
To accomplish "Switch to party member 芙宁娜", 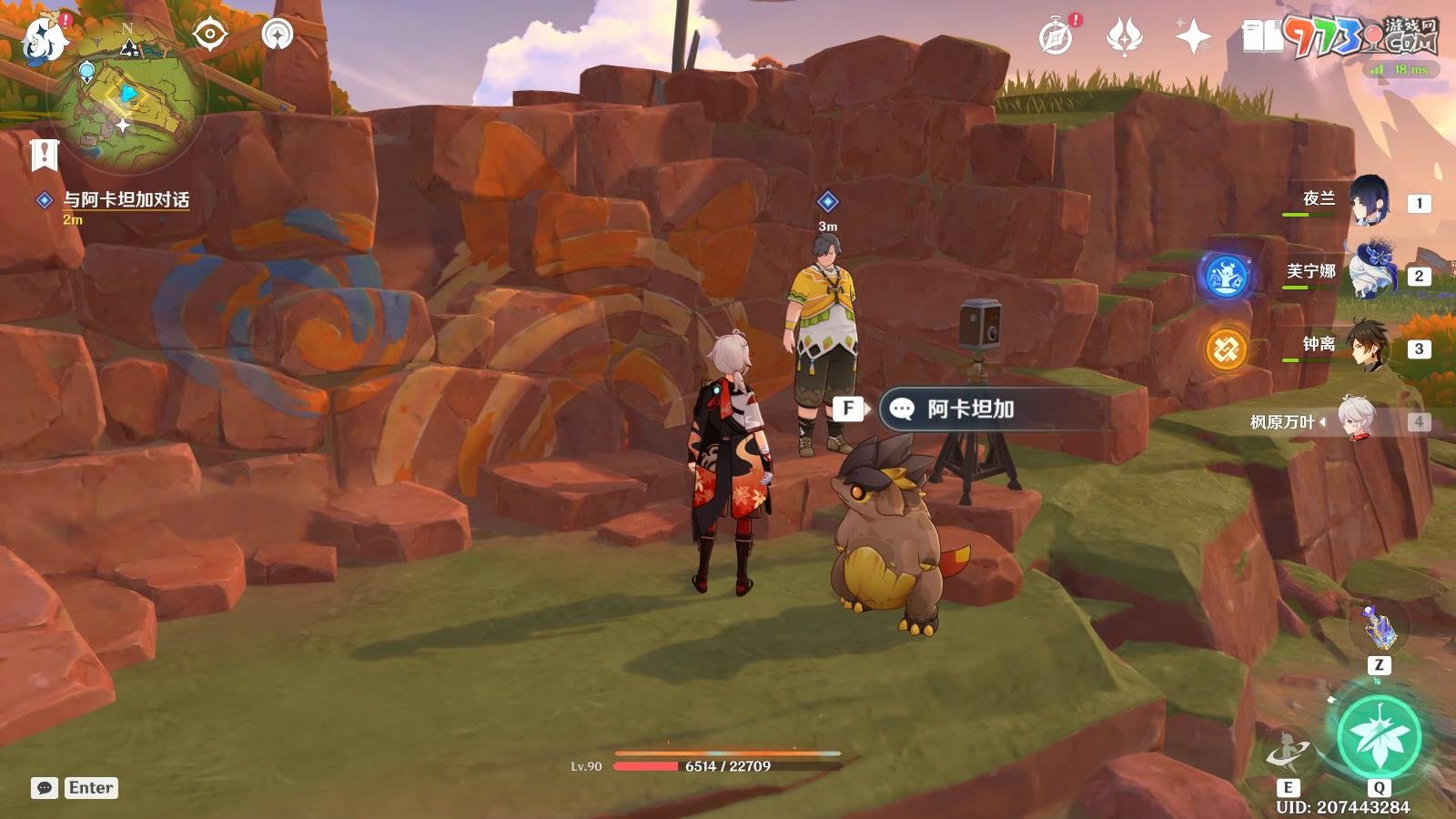I will [1370, 272].
